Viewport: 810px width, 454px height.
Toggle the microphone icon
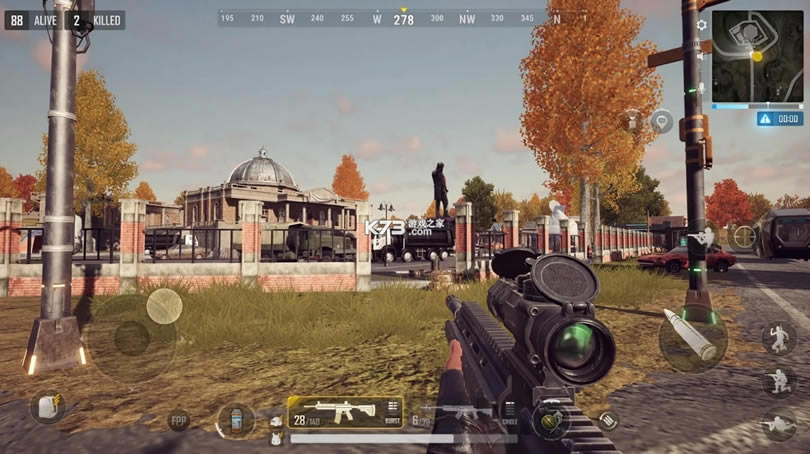701,88
